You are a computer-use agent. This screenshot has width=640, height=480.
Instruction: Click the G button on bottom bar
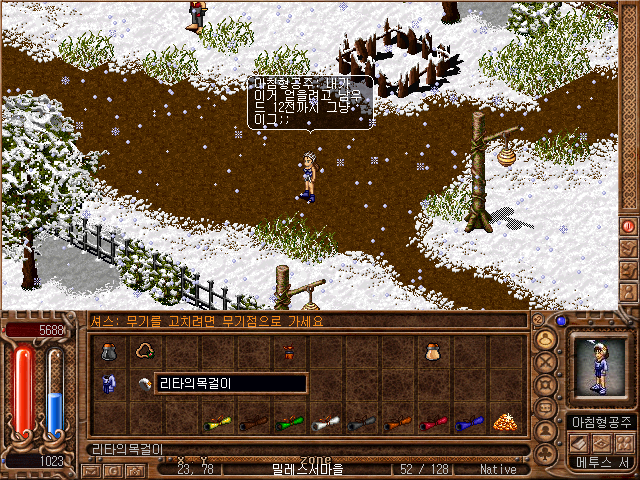pos(115,469)
